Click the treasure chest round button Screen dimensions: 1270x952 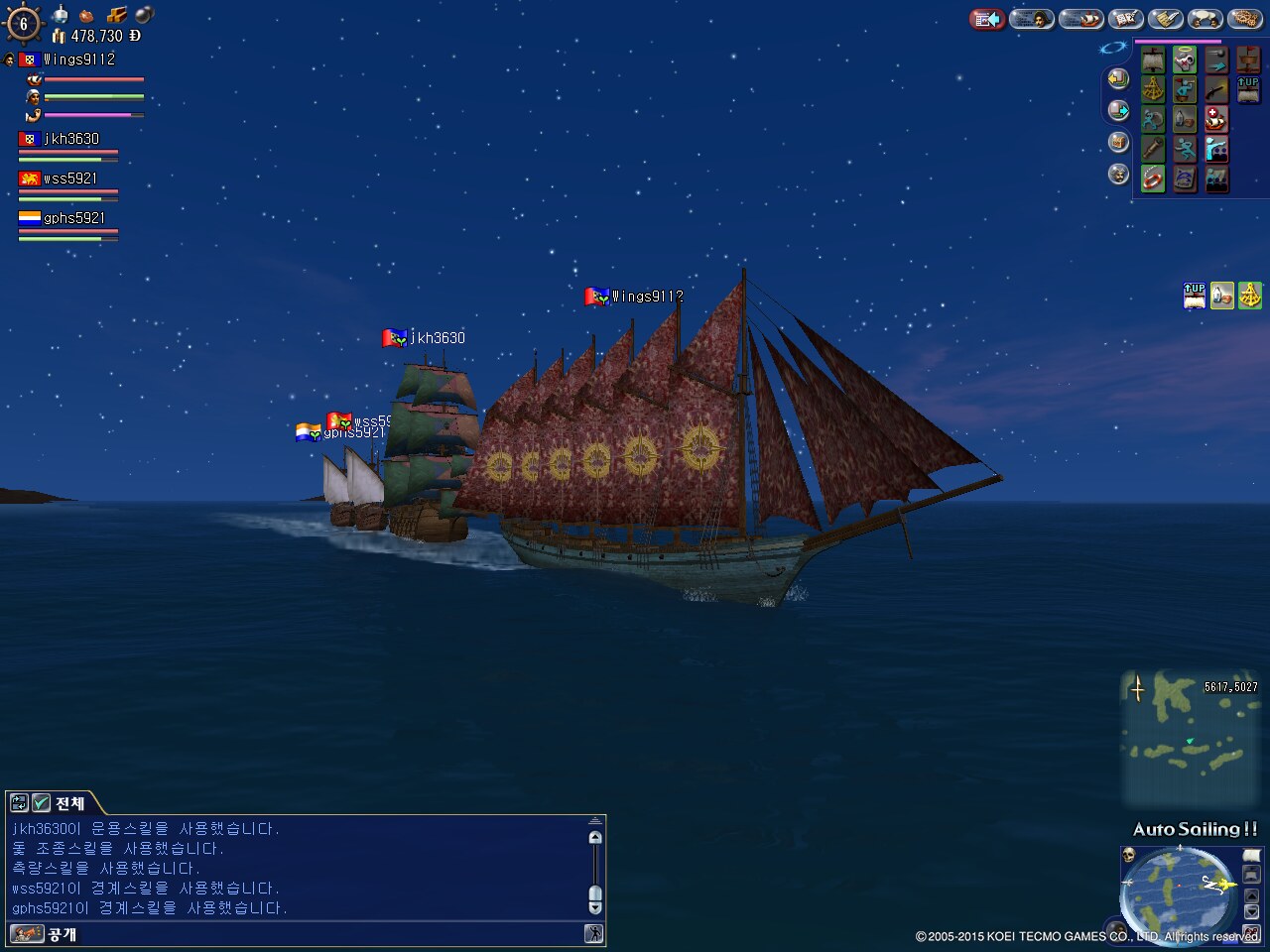click(x=1118, y=142)
